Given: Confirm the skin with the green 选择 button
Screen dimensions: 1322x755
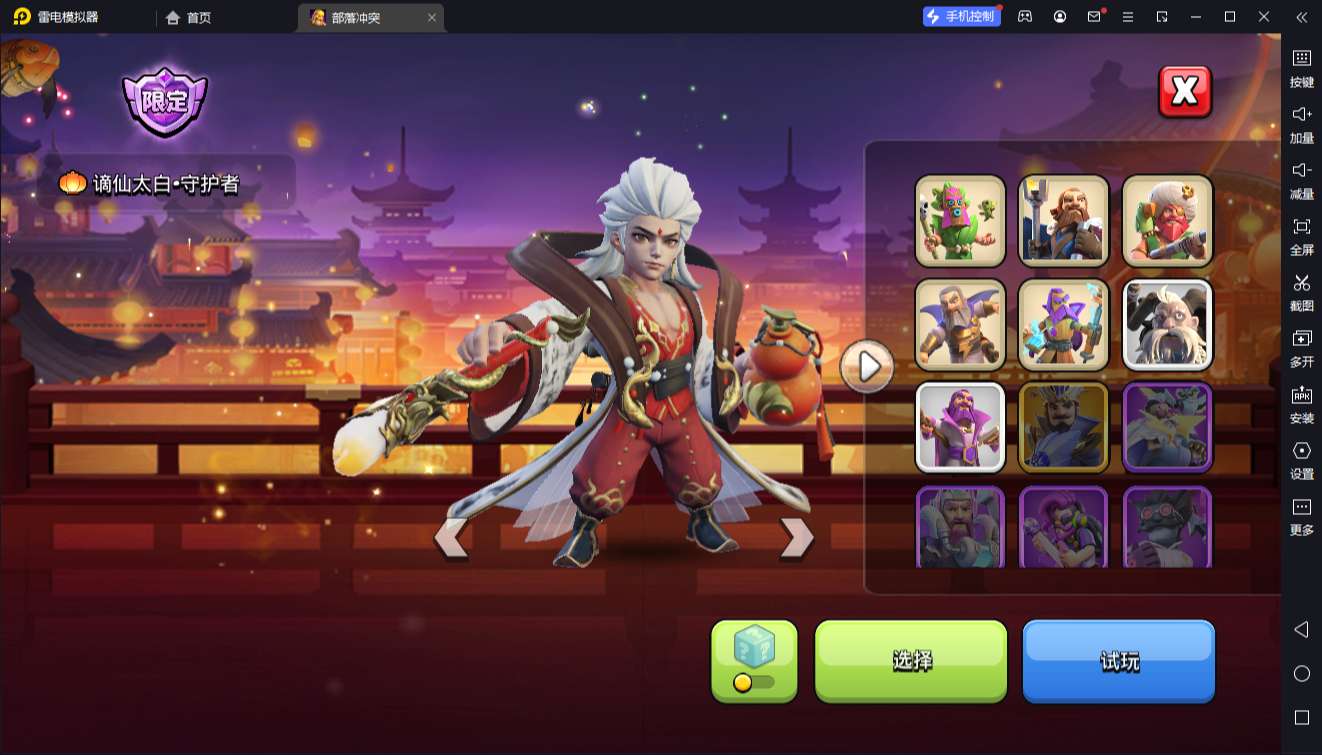Looking at the screenshot, I should click(x=911, y=660).
